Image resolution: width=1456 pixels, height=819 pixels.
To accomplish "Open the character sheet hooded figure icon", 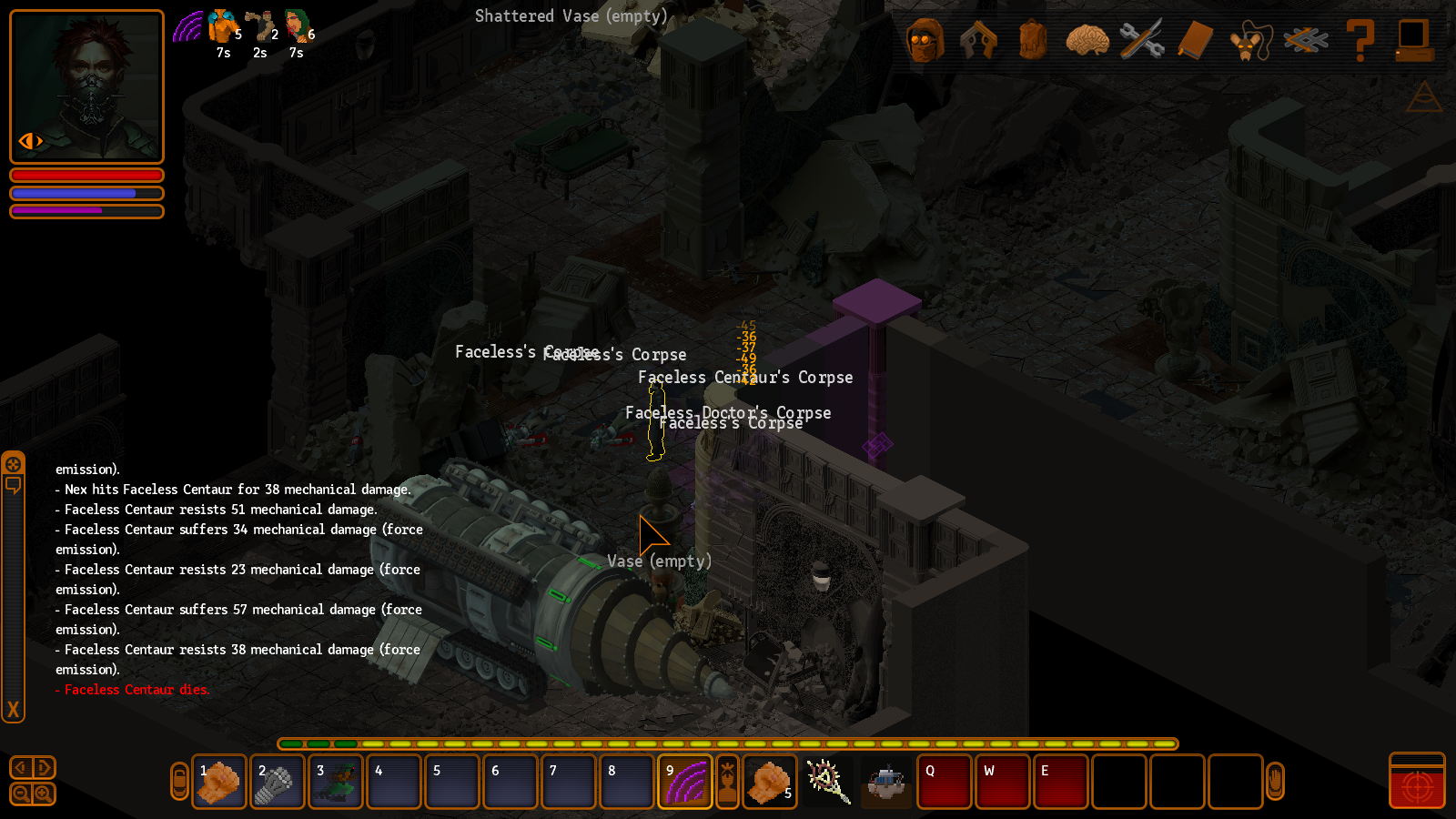I will coord(925,41).
